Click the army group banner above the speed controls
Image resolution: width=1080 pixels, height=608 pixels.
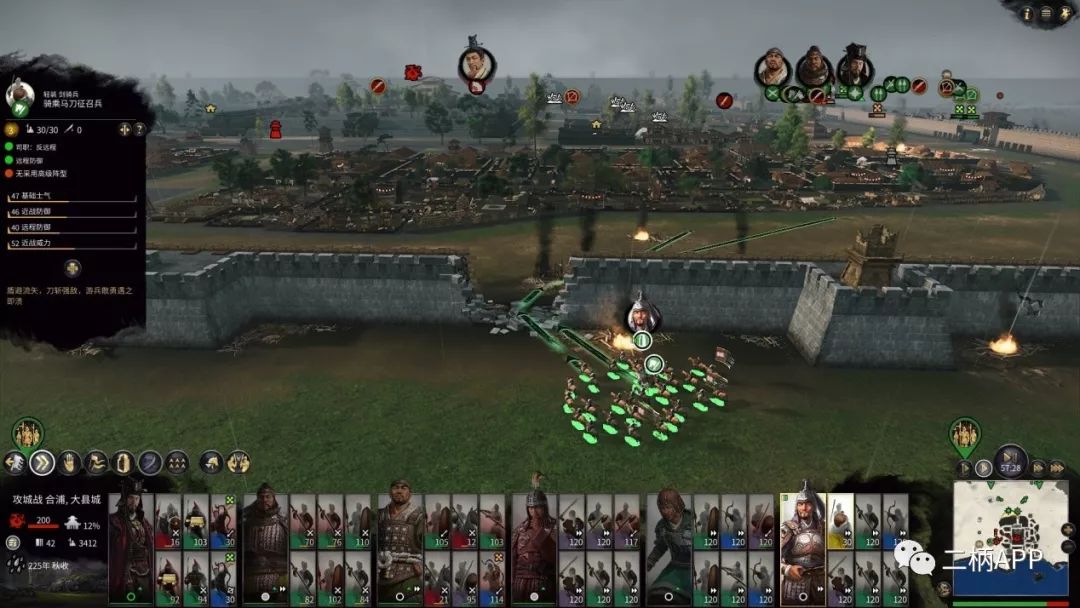964,434
